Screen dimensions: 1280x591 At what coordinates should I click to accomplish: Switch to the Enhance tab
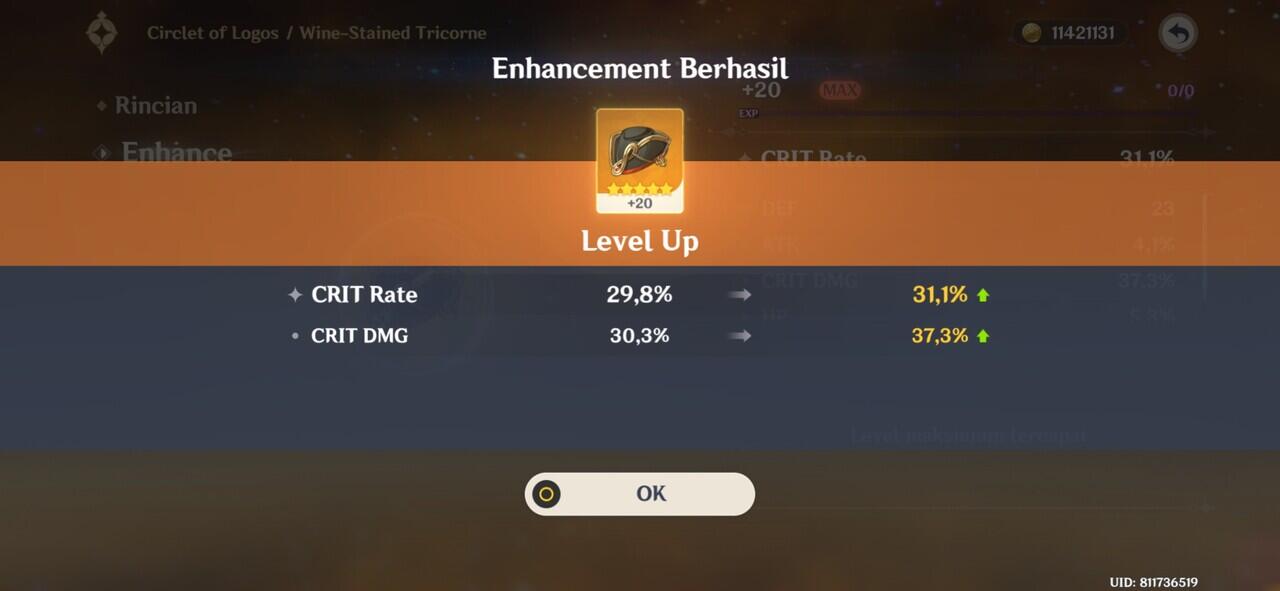click(x=176, y=153)
